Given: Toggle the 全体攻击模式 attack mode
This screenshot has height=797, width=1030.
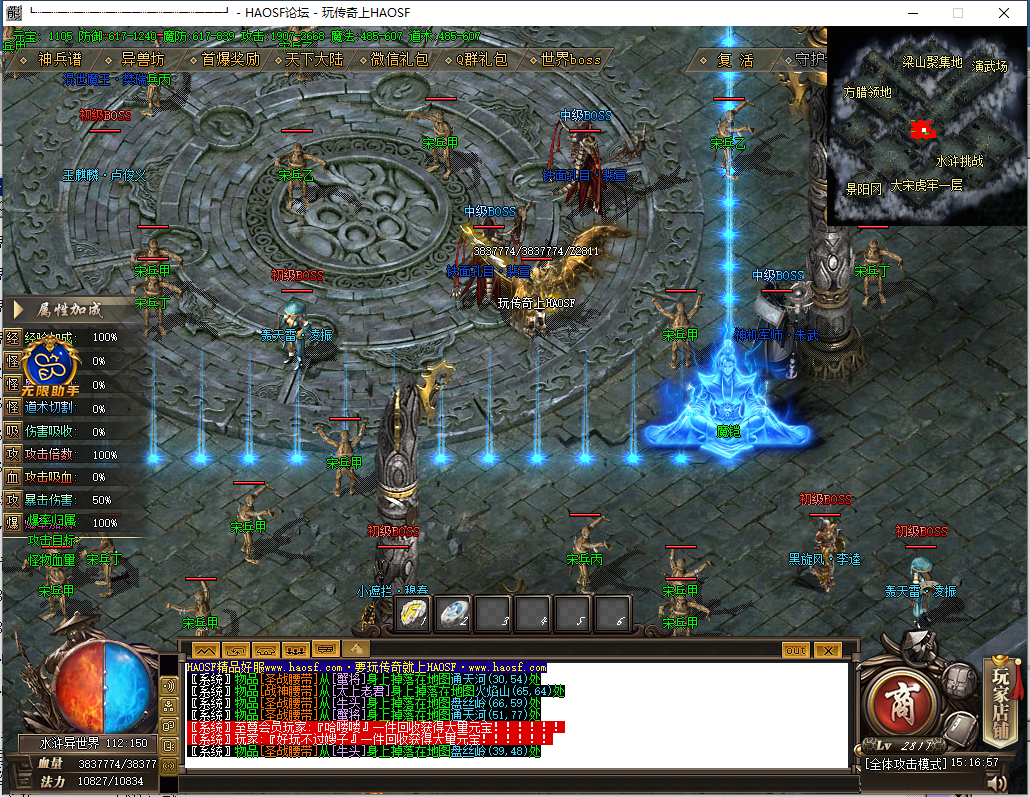Looking at the screenshot, I should click(x=908, y=763).
